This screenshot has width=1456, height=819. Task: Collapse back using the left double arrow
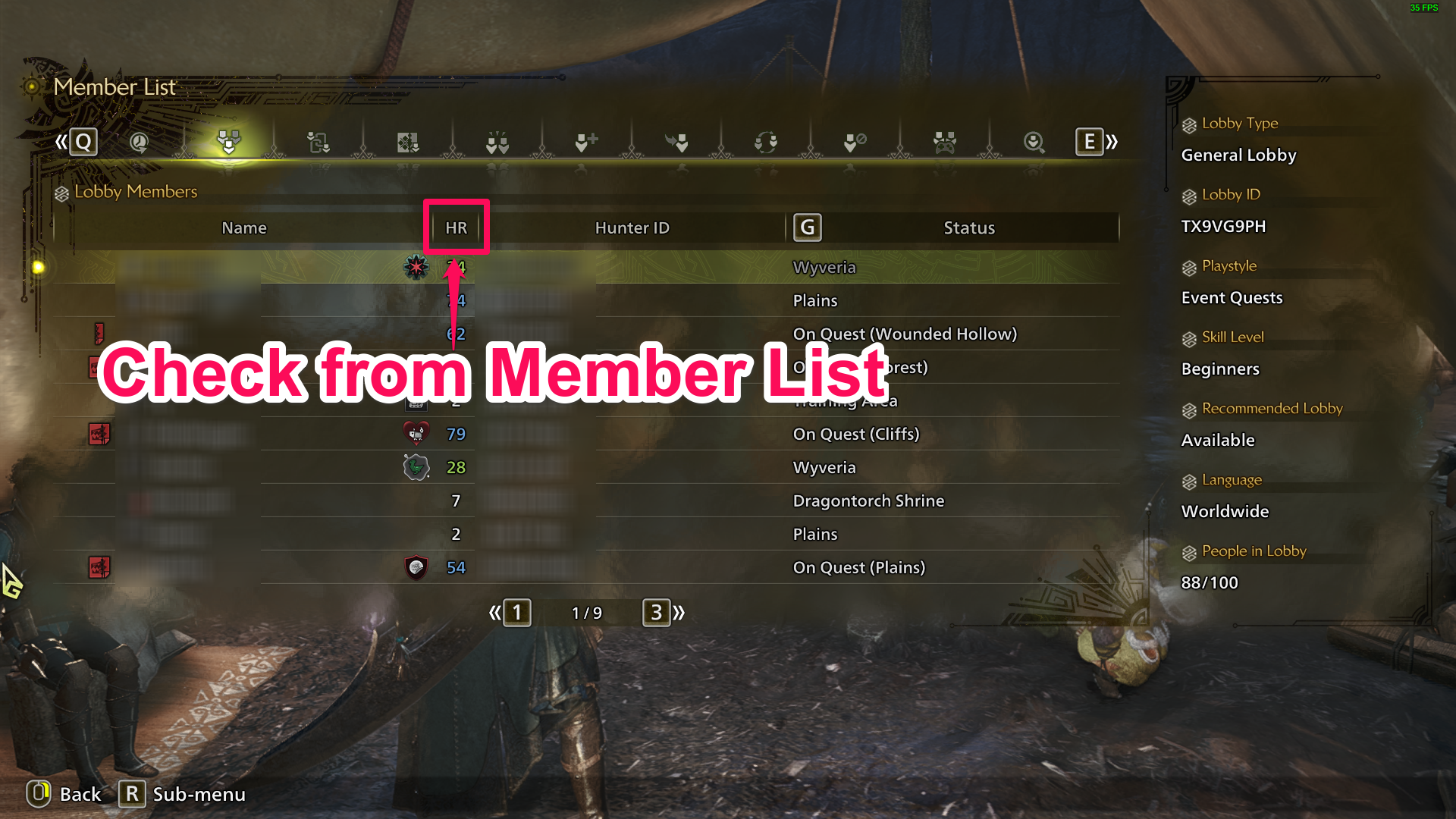(x=495, y=613)
